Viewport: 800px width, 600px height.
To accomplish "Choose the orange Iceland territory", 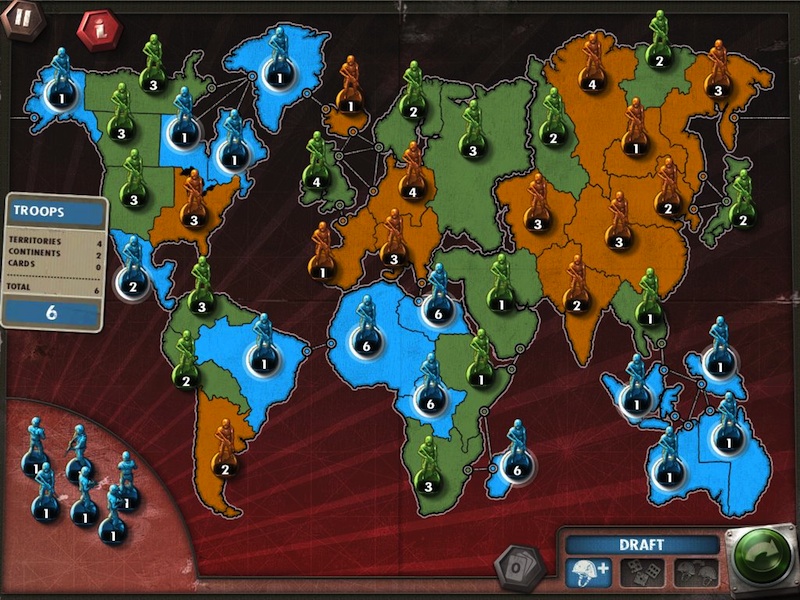I will 350,100.
